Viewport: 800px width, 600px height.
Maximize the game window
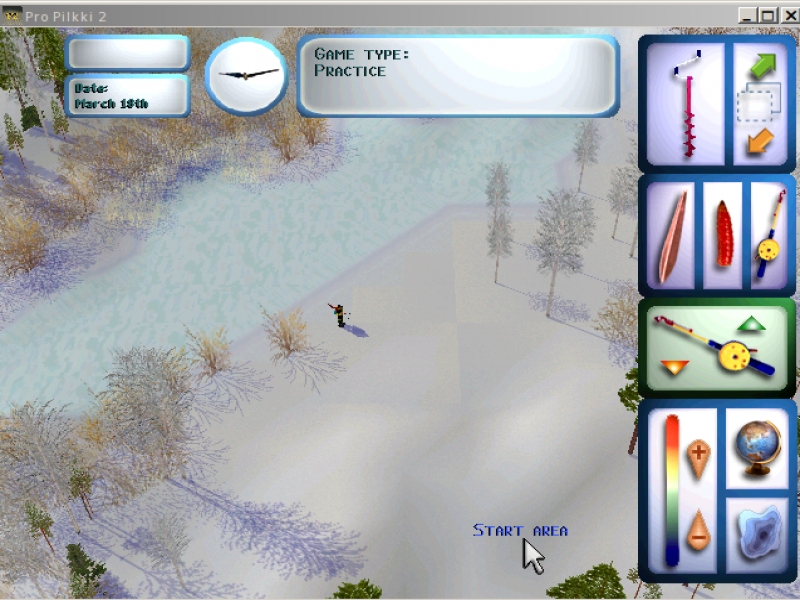click(768, 15)
